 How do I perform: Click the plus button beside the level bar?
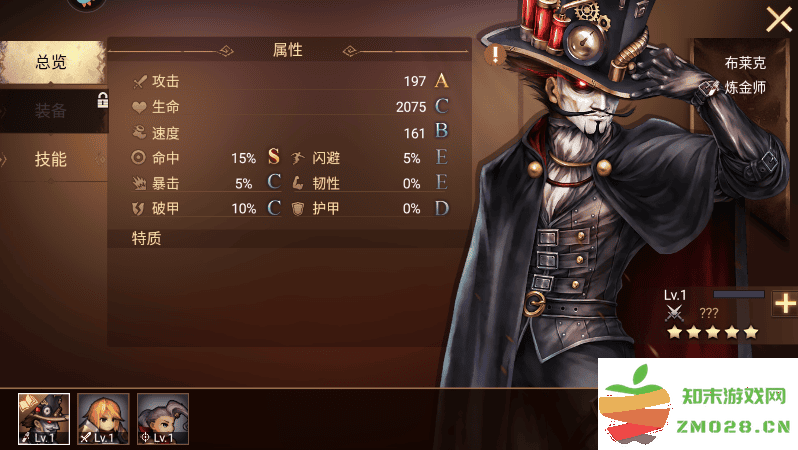tap(785, 304)
